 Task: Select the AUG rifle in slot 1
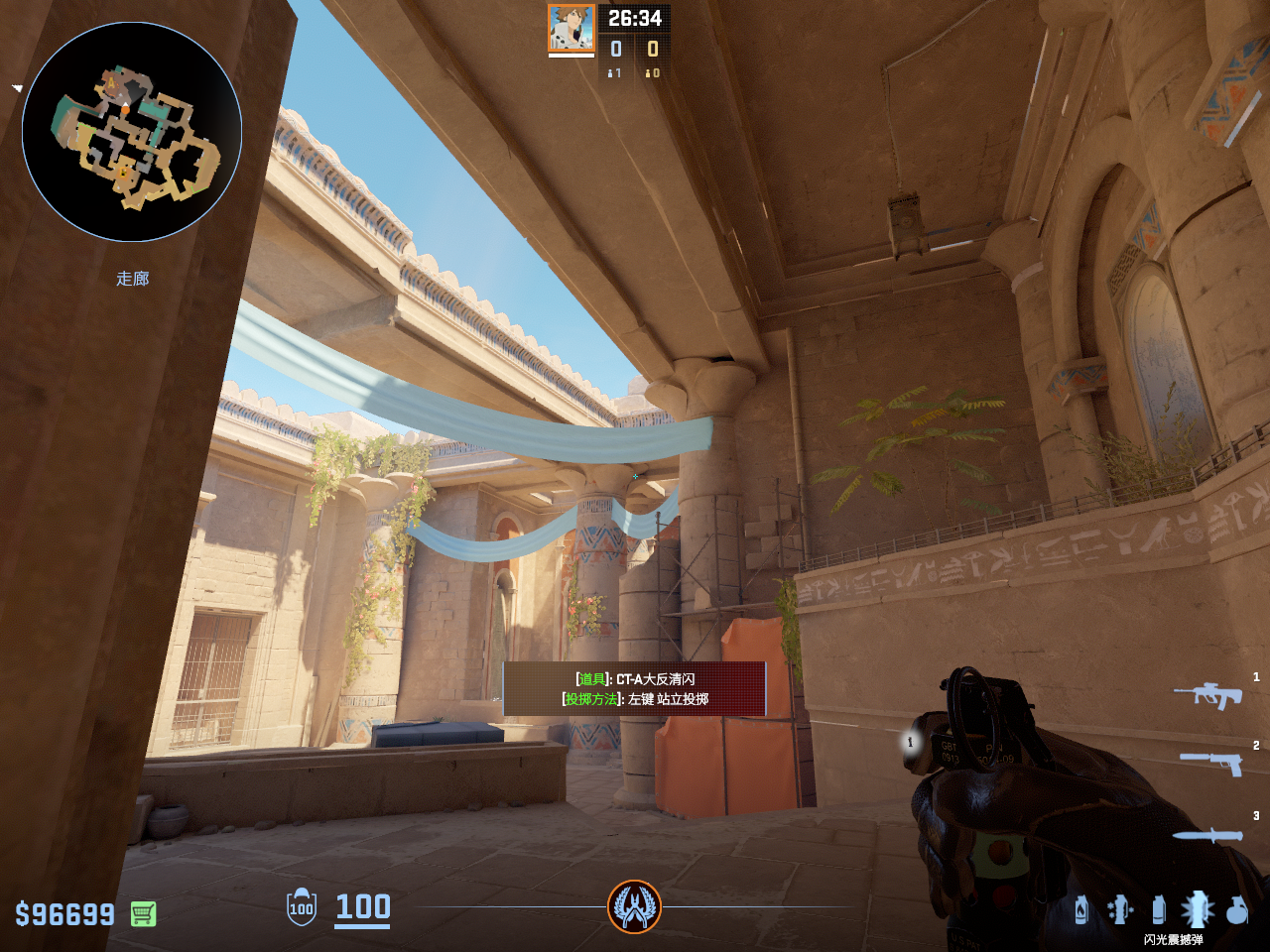click(x=1207, y=694)
